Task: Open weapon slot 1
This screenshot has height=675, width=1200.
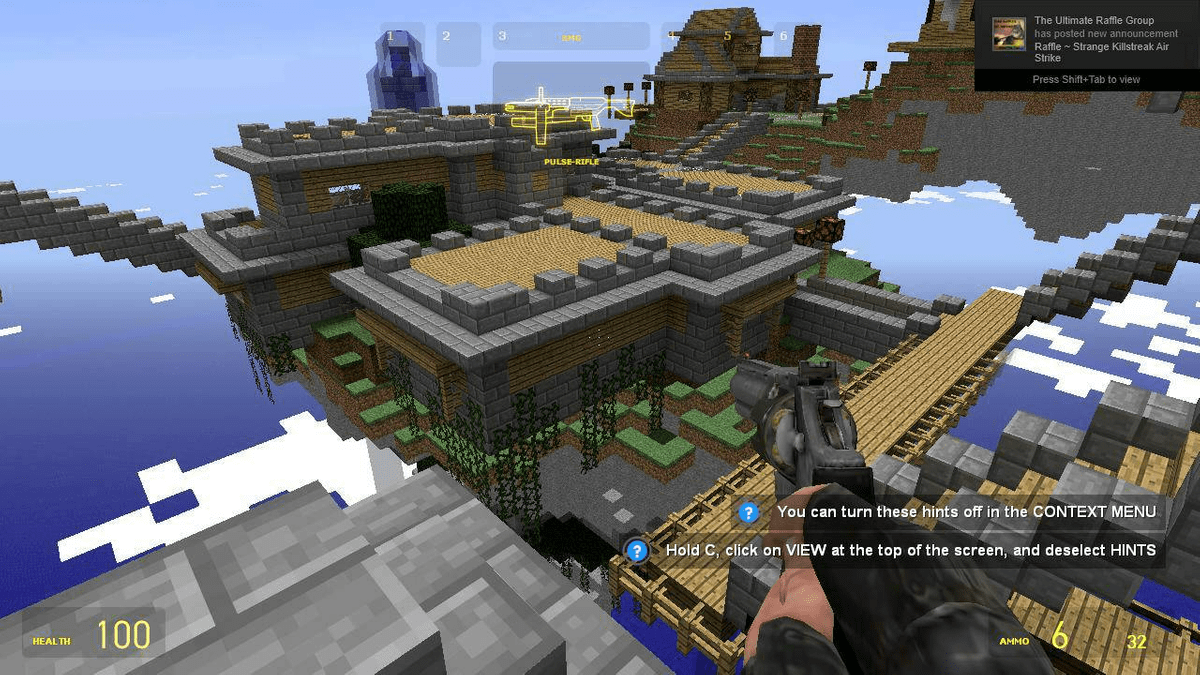Action: click(x=402, y=44)
